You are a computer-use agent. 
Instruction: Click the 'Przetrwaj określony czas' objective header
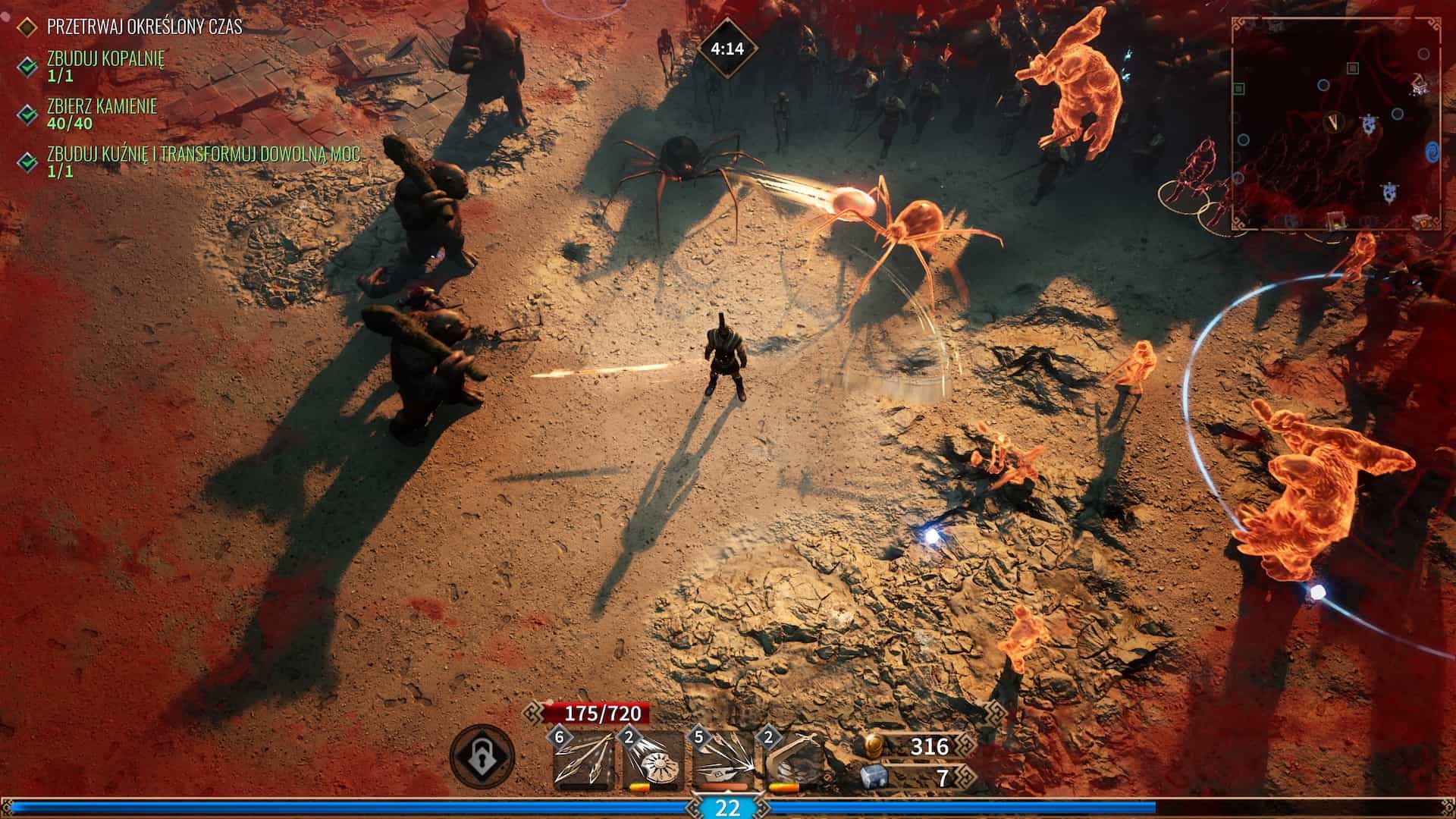click(144, 27)
